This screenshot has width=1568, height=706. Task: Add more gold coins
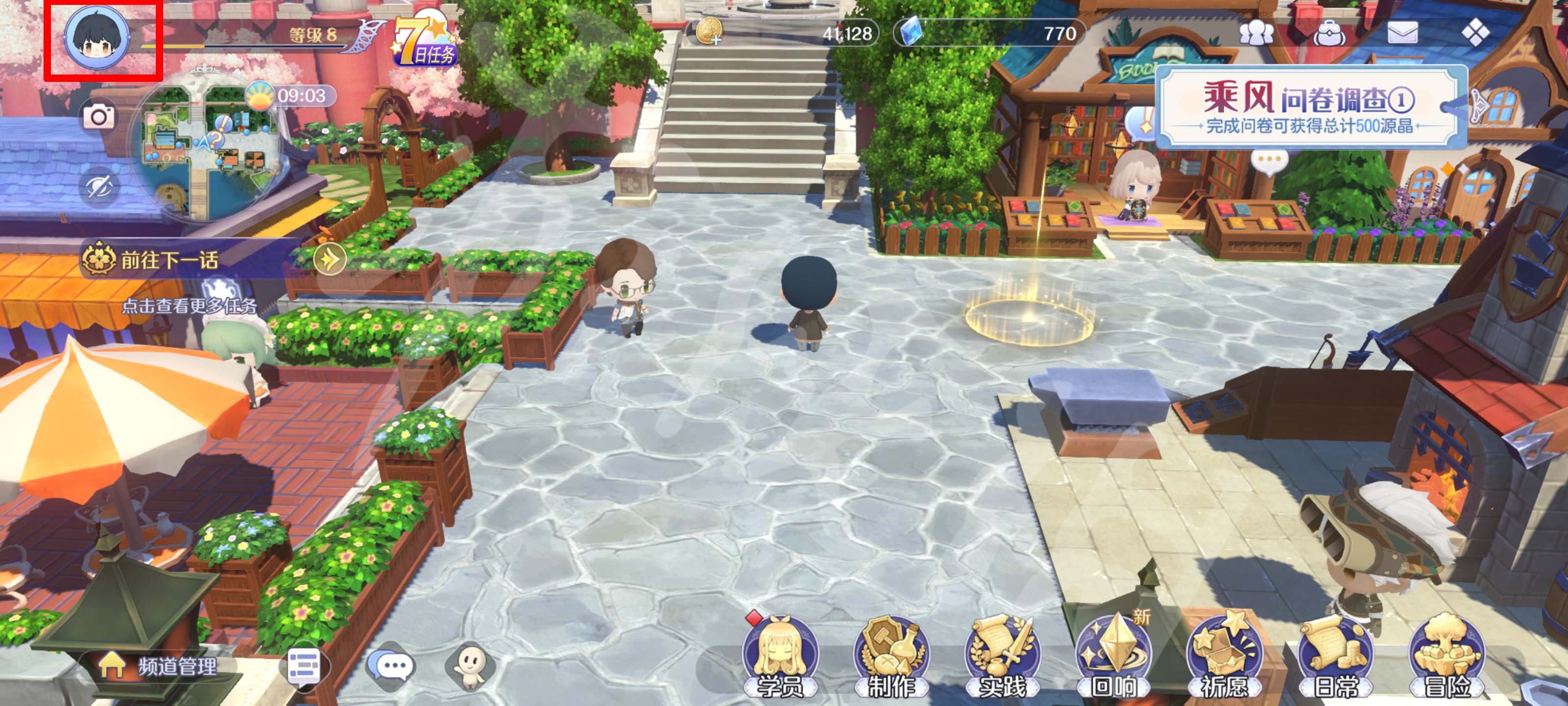(709, 32)
